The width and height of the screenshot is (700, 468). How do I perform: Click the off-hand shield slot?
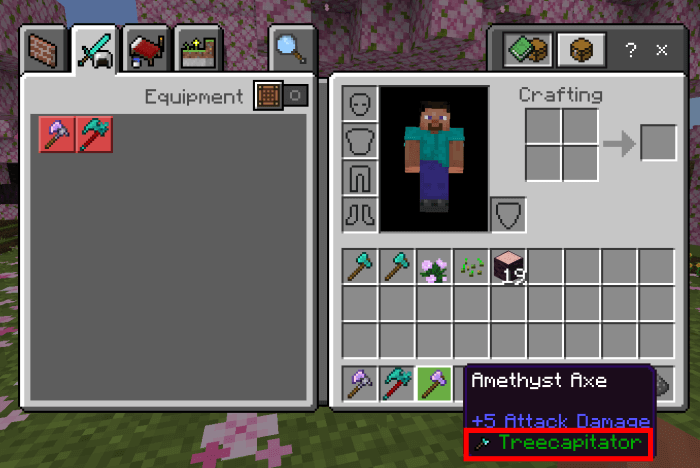point(508,213)
